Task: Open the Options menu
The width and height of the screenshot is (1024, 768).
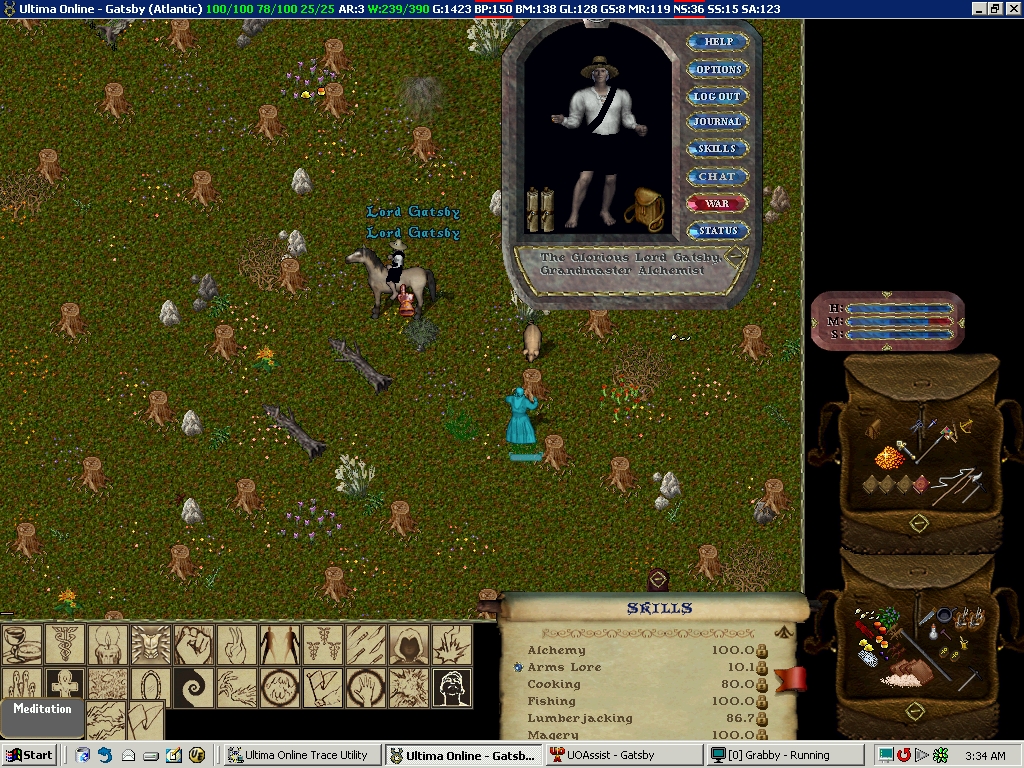Action: point(718,69)
